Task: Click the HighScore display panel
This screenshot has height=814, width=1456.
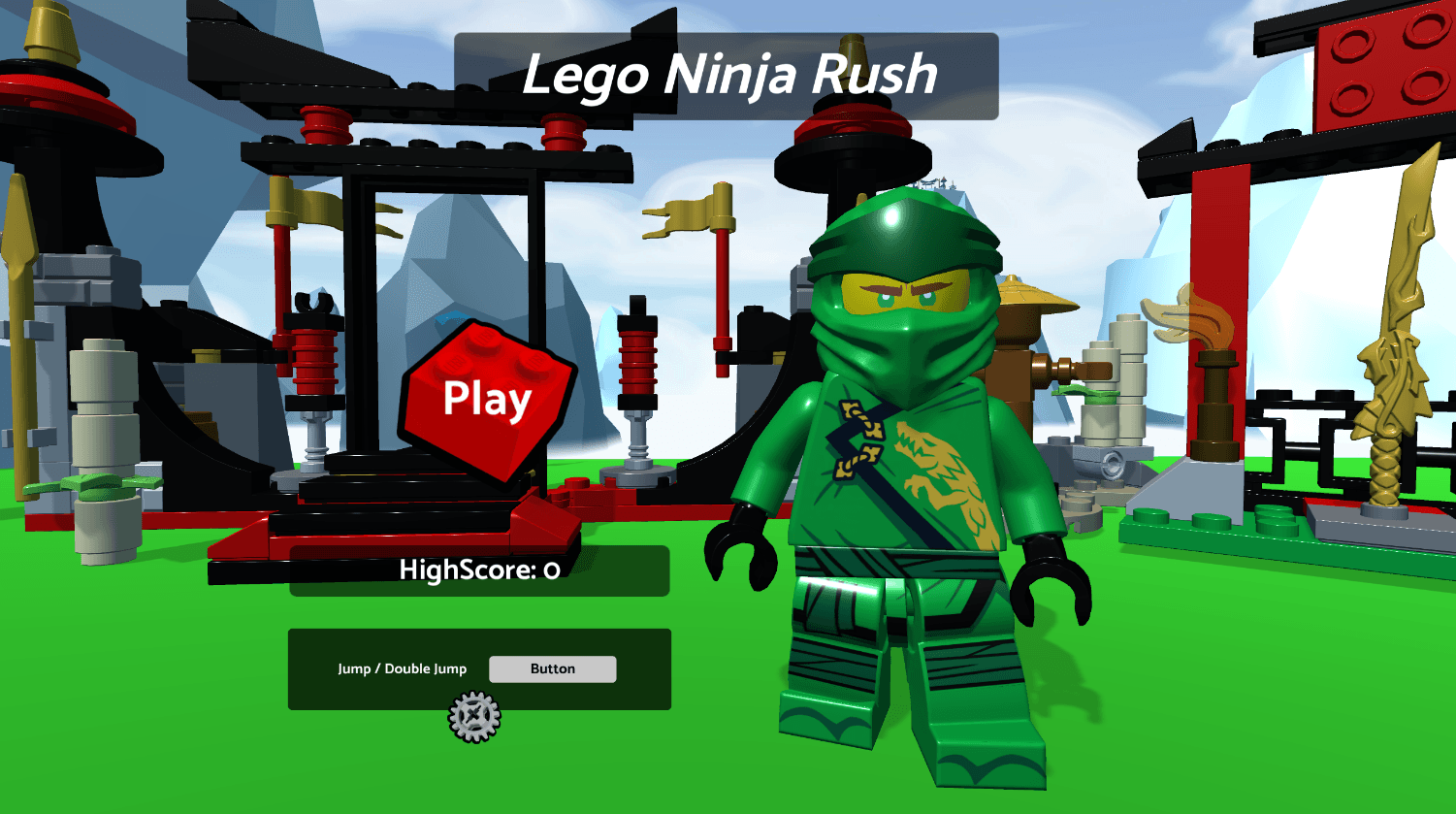Action: point(479,571)
